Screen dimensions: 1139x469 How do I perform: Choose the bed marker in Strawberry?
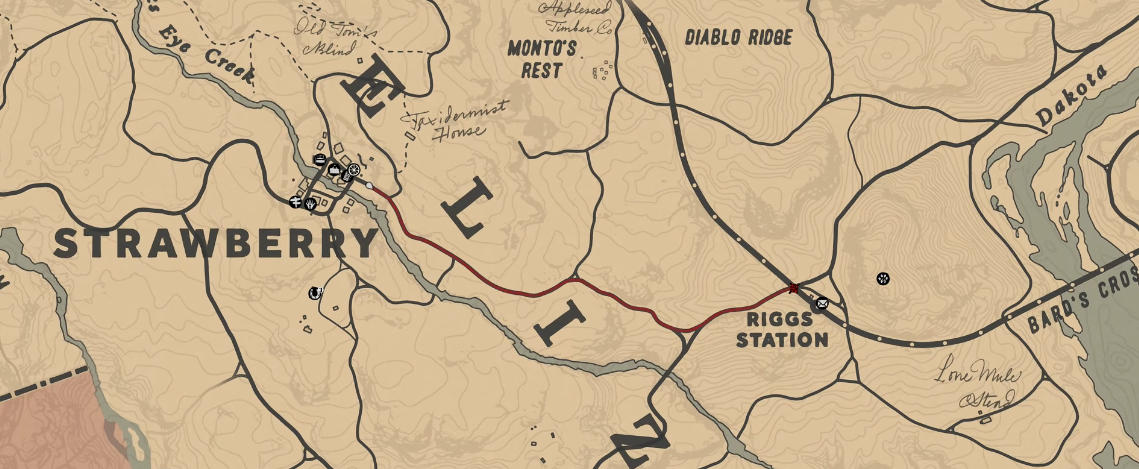coord(320,159)
